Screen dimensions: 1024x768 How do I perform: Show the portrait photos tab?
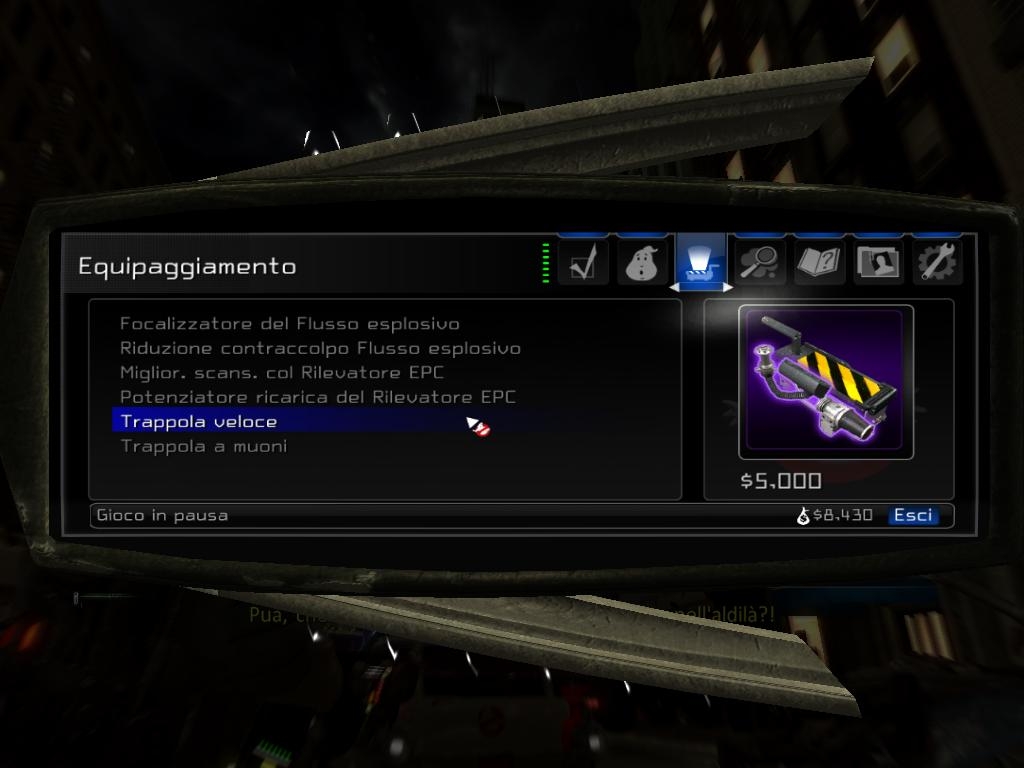point(878,264)
